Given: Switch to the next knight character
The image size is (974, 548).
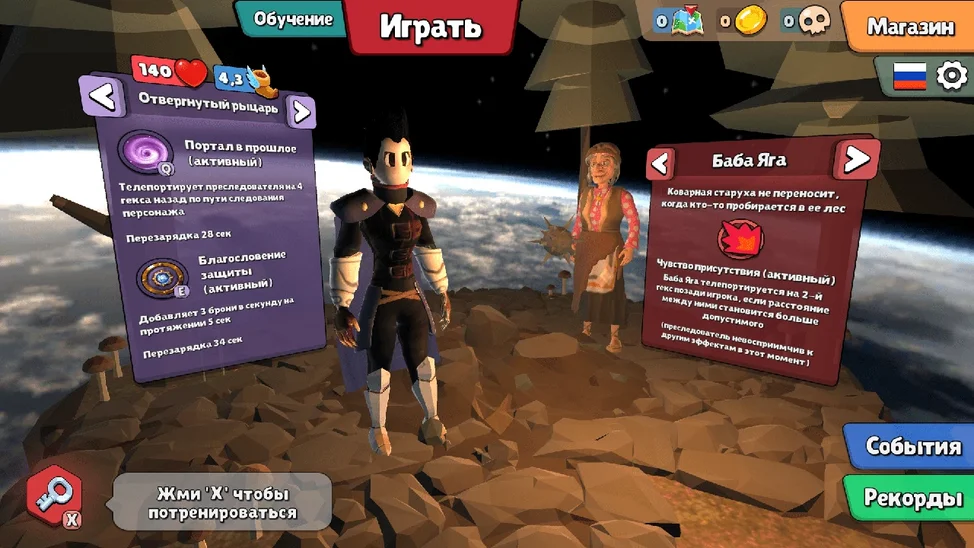Looking at the screenshot, I should click(301, 110).
